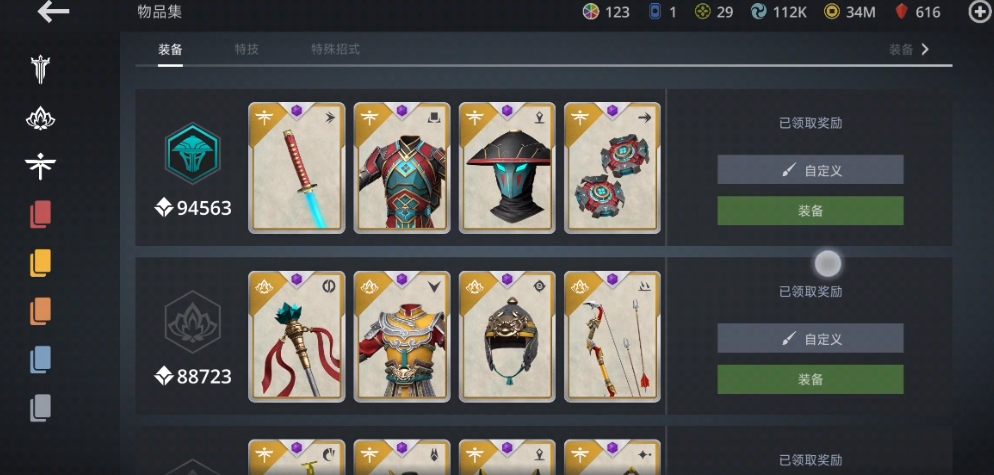Choose the yellow and silver armor card
The height and width of the screenshot is (475, 994).
[402, 337]
